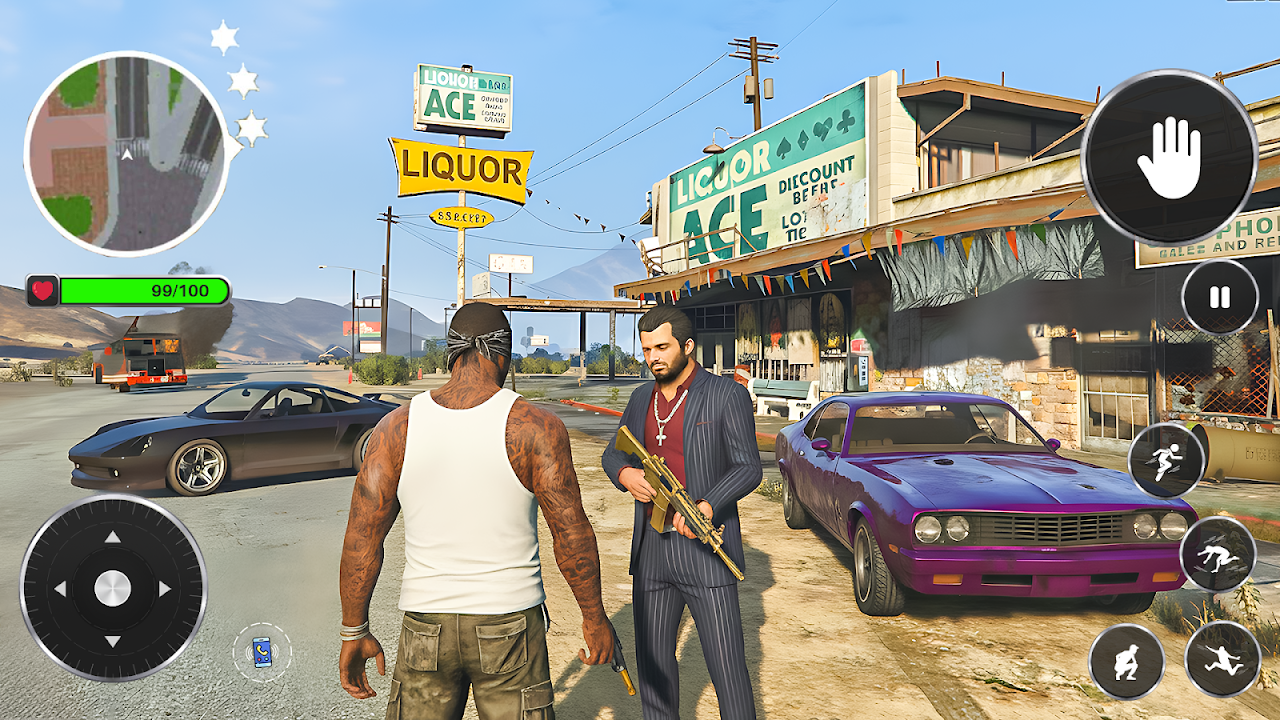Tap the left arrow on the joystick
This screenshot has height=720, width=1280.
(x=60, y=589)
